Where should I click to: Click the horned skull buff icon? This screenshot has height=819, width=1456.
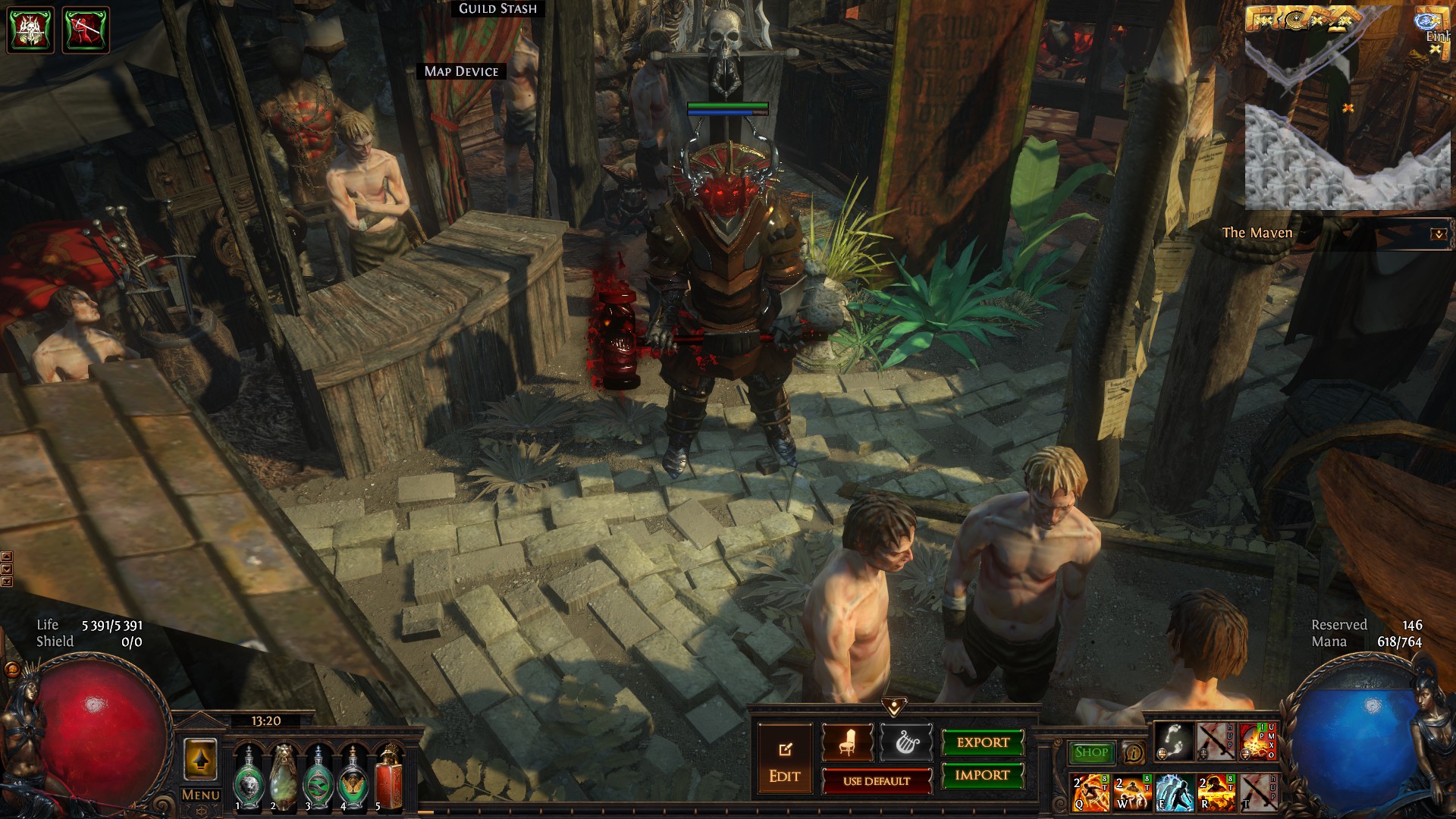click(30, 30)
